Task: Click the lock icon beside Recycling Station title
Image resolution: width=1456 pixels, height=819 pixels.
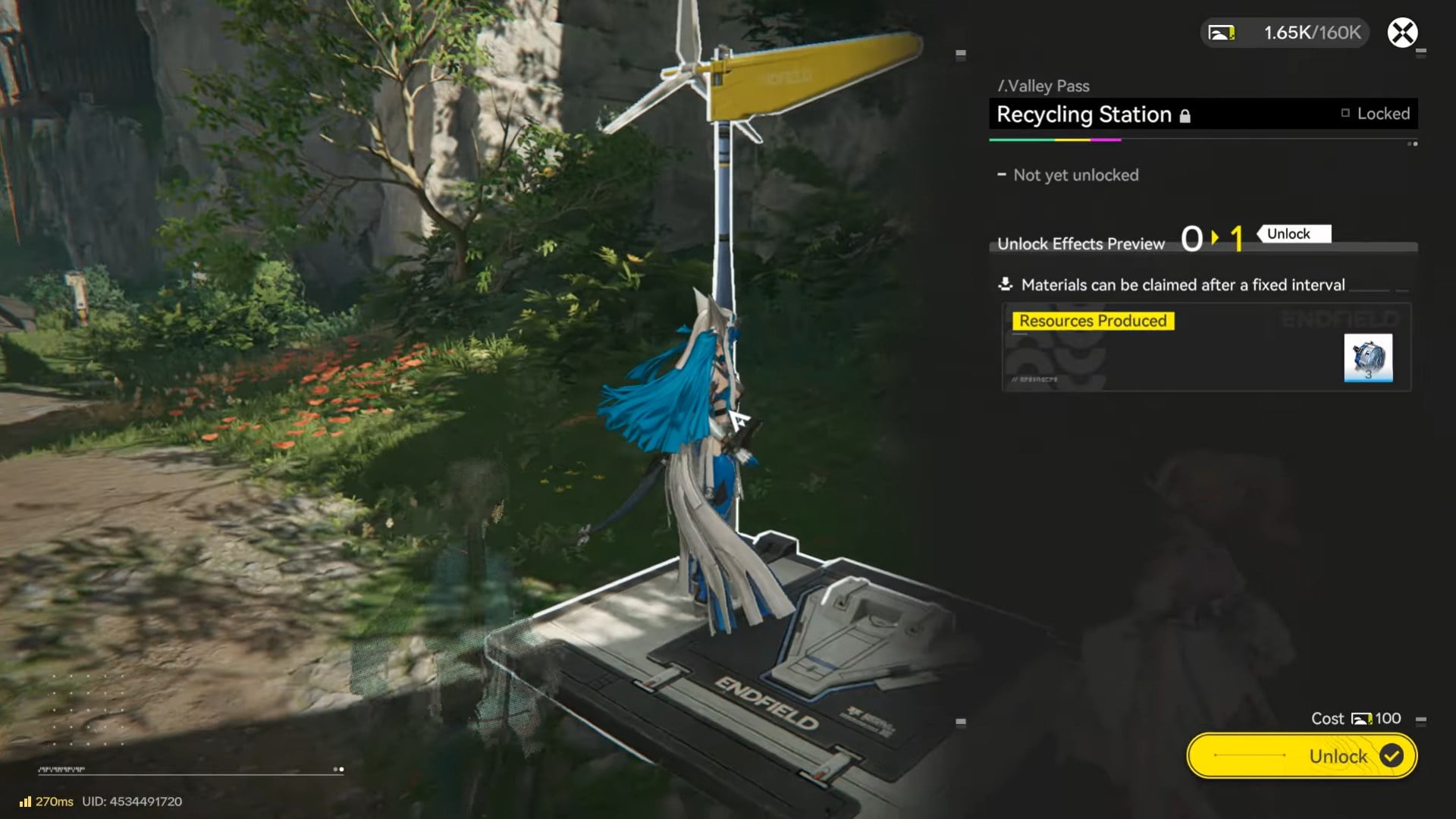Action: pos(1185,115)
